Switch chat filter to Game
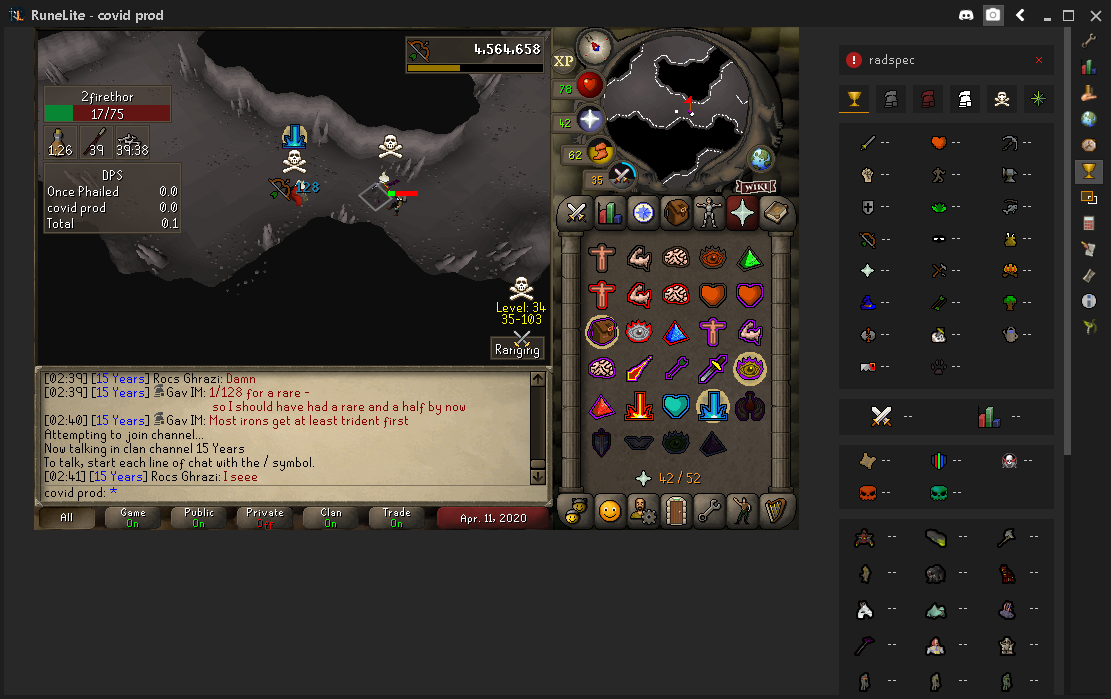The image size is (1111, 699). point(132,517)
